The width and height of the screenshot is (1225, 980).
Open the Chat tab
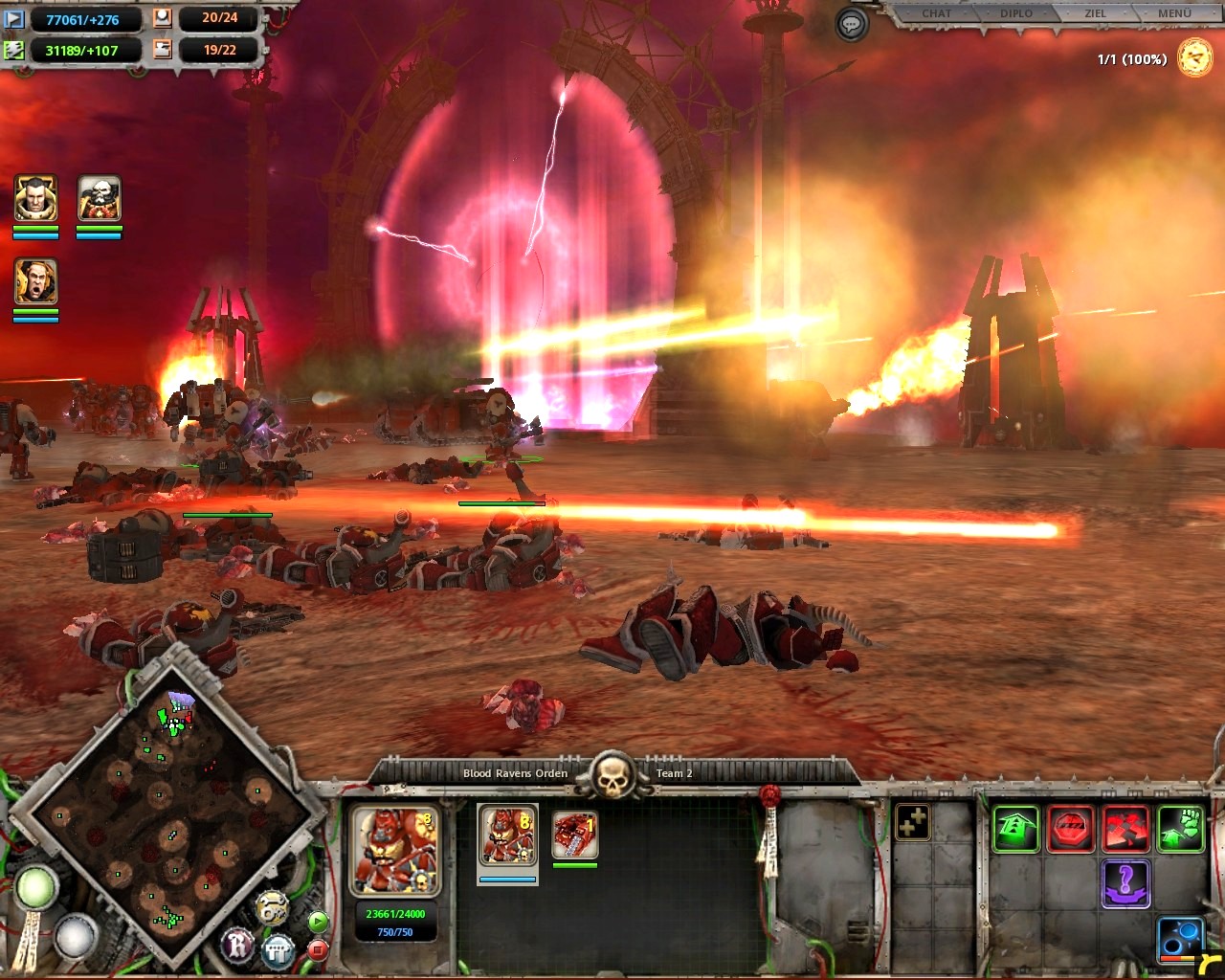[x=936, y=13]
